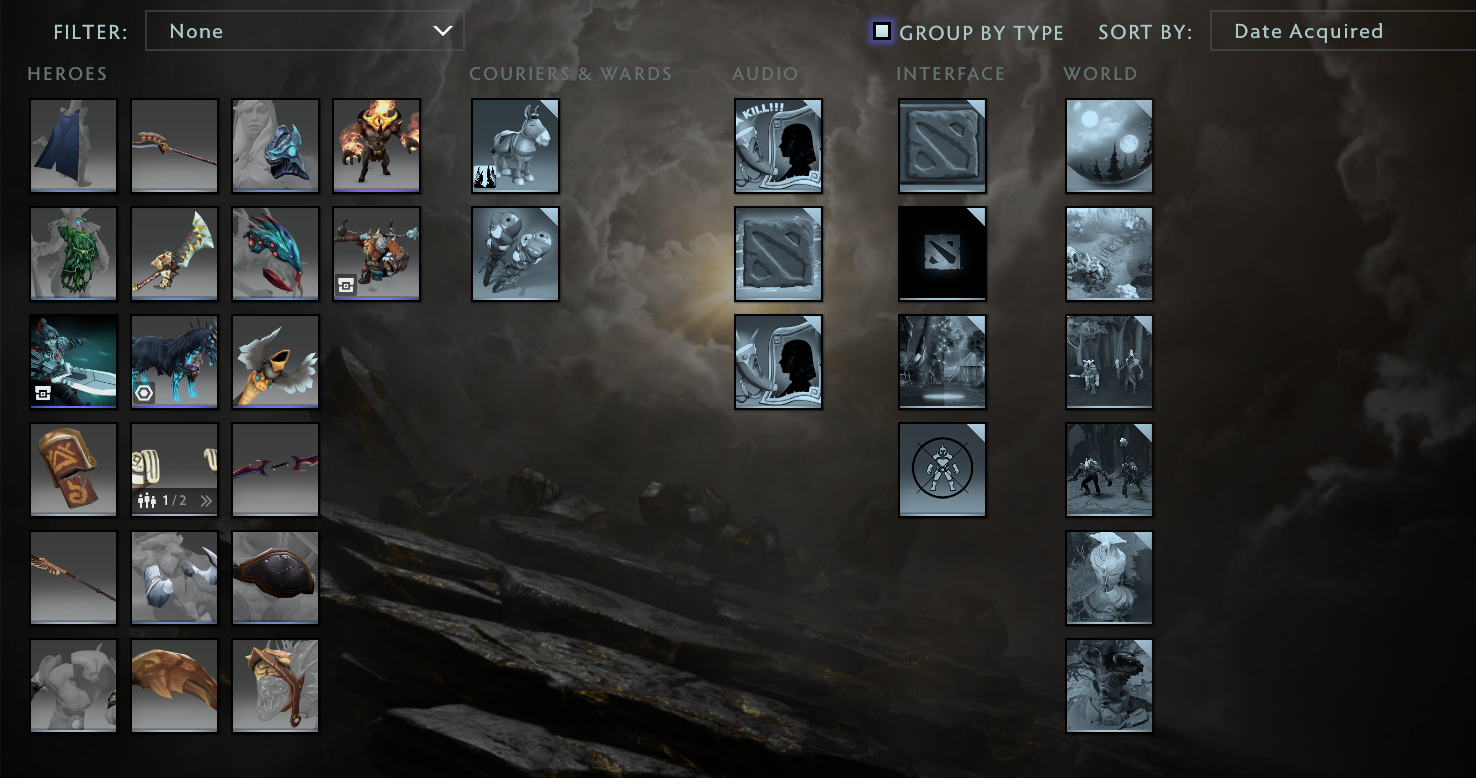Open the stone Dota logo music pack
The width and height of the screenshot is (1476, 778).
coord(778,253)
